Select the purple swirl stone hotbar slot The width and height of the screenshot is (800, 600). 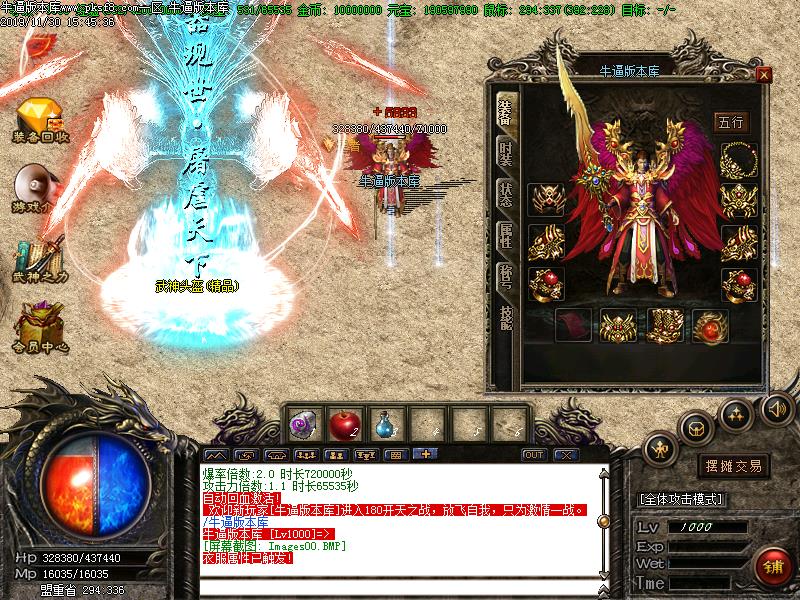[x=304, y=425]
